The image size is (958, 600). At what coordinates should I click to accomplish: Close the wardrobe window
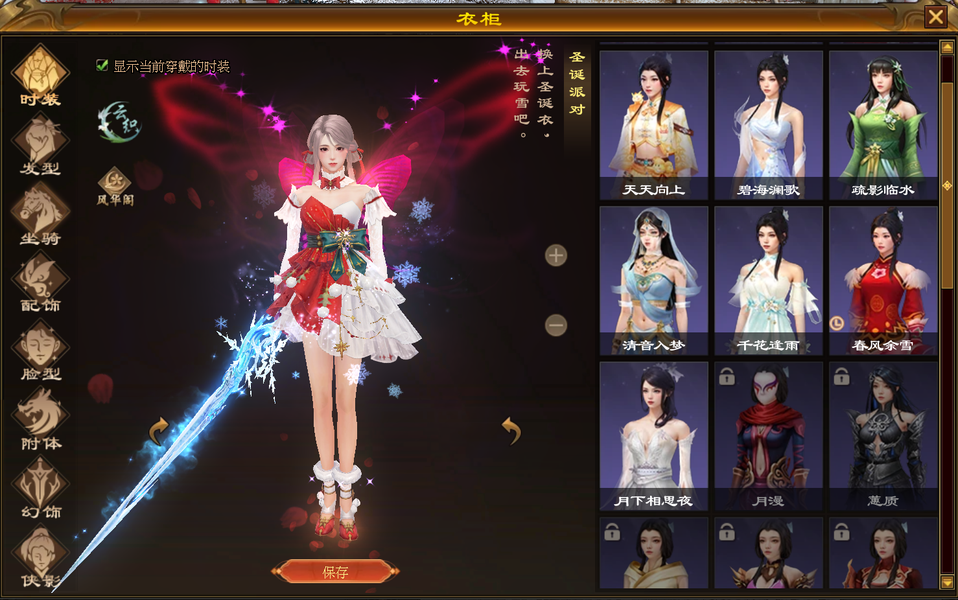(x=935, y=17)
